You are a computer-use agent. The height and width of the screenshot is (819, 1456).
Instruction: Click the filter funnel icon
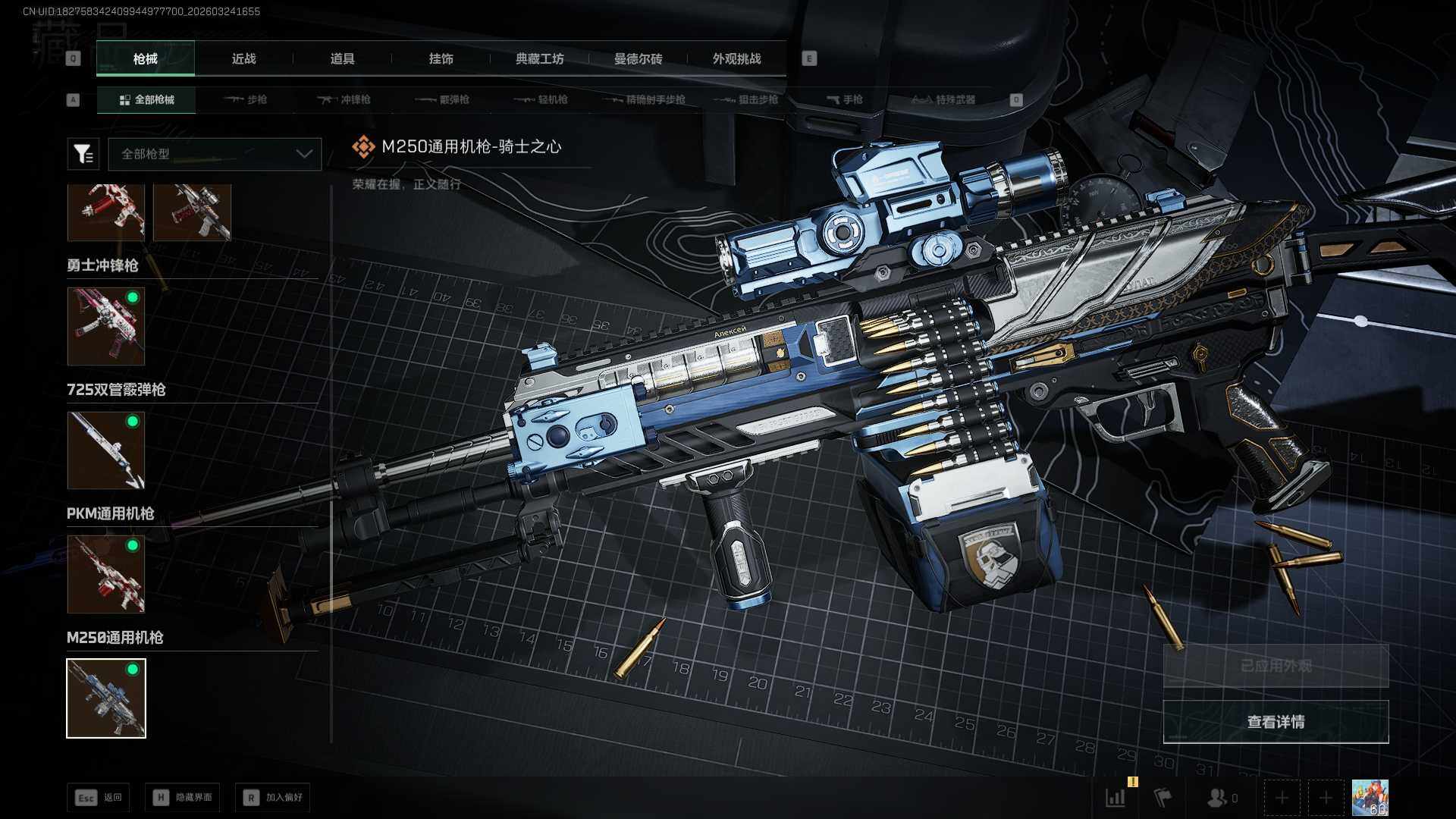(83, 154)
